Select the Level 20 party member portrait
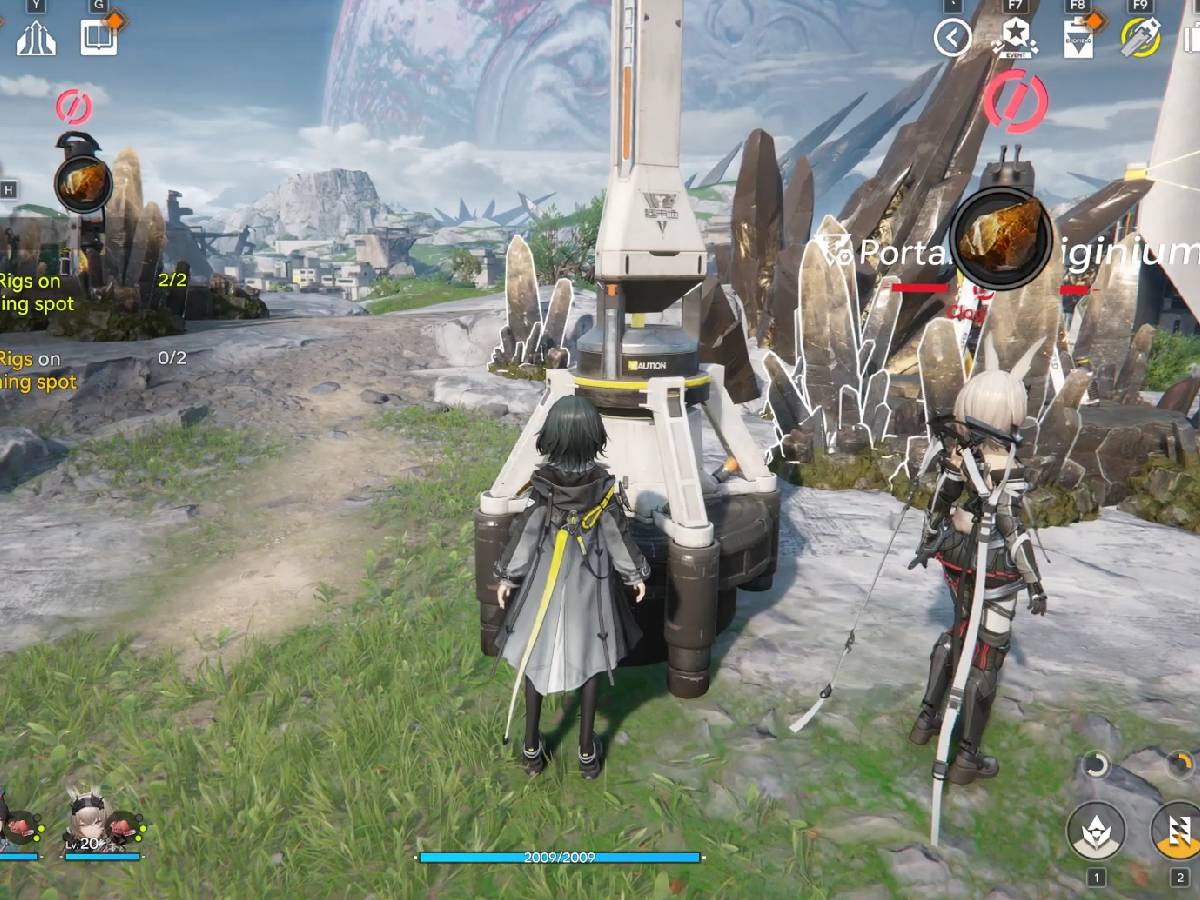 (92, 816)
